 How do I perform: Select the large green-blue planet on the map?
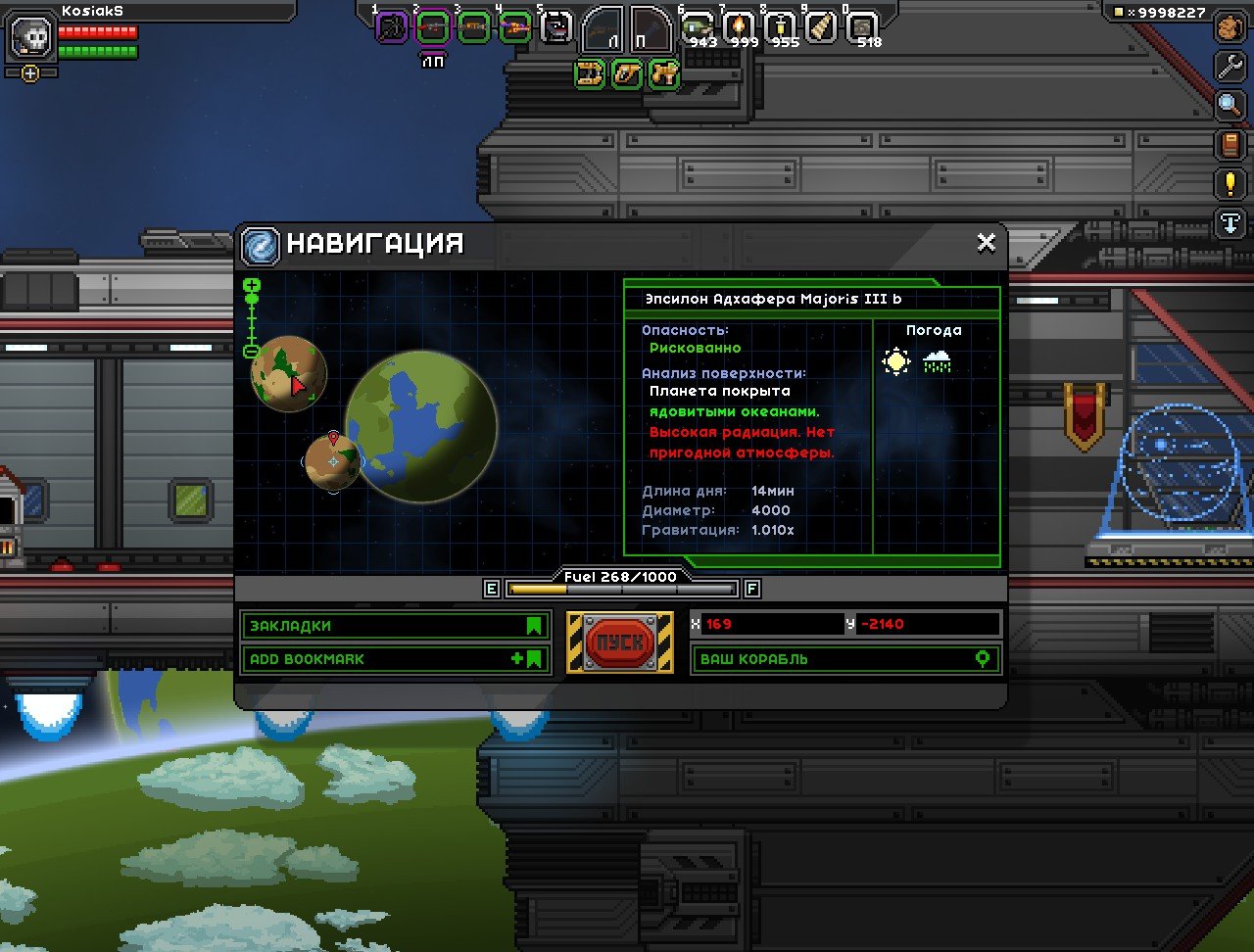click(421, 426)
